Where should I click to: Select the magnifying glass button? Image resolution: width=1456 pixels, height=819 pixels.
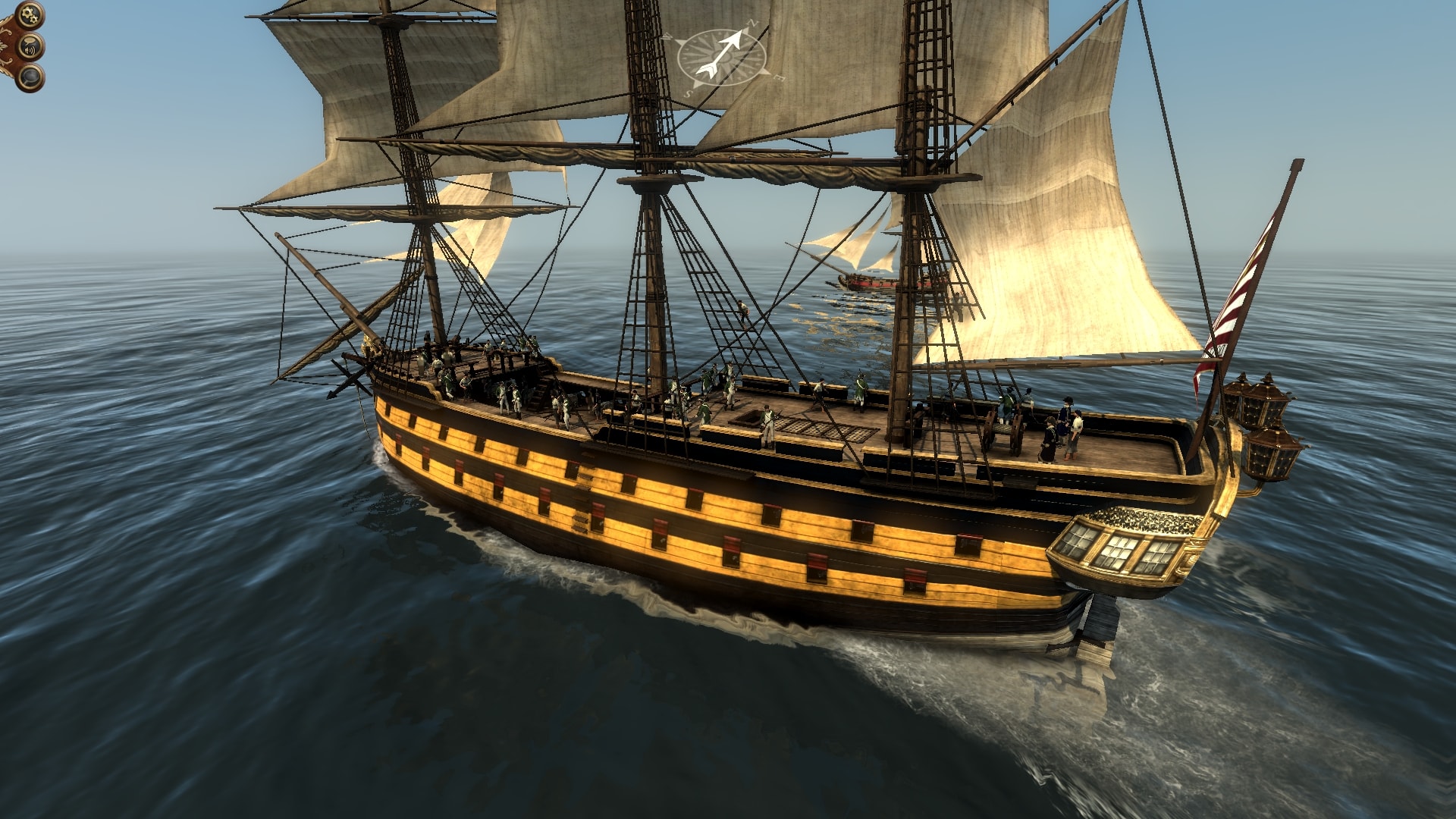(31, 77)
